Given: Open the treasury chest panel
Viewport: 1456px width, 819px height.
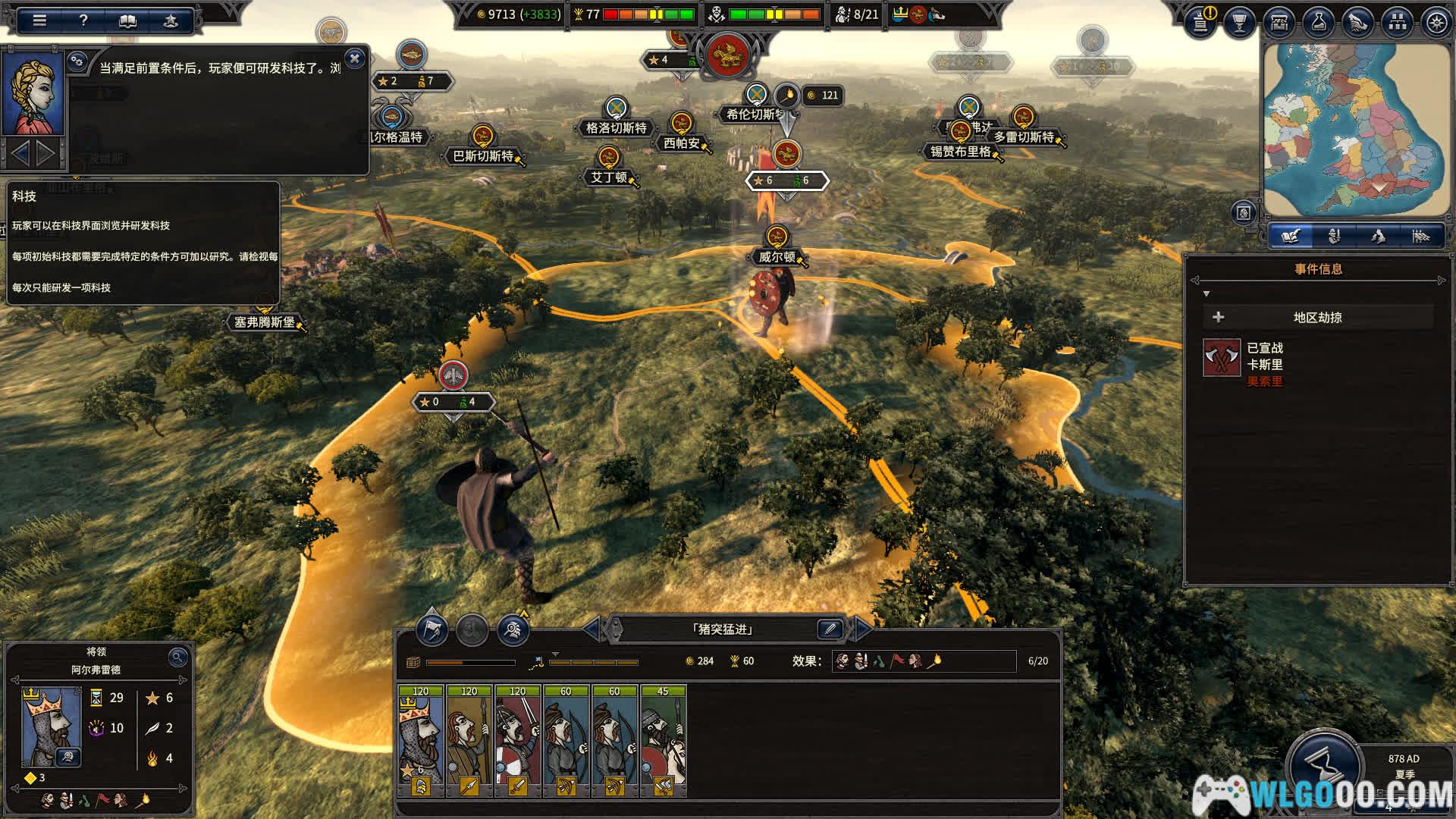Looking at the screenshot, I should (1279, 23).
